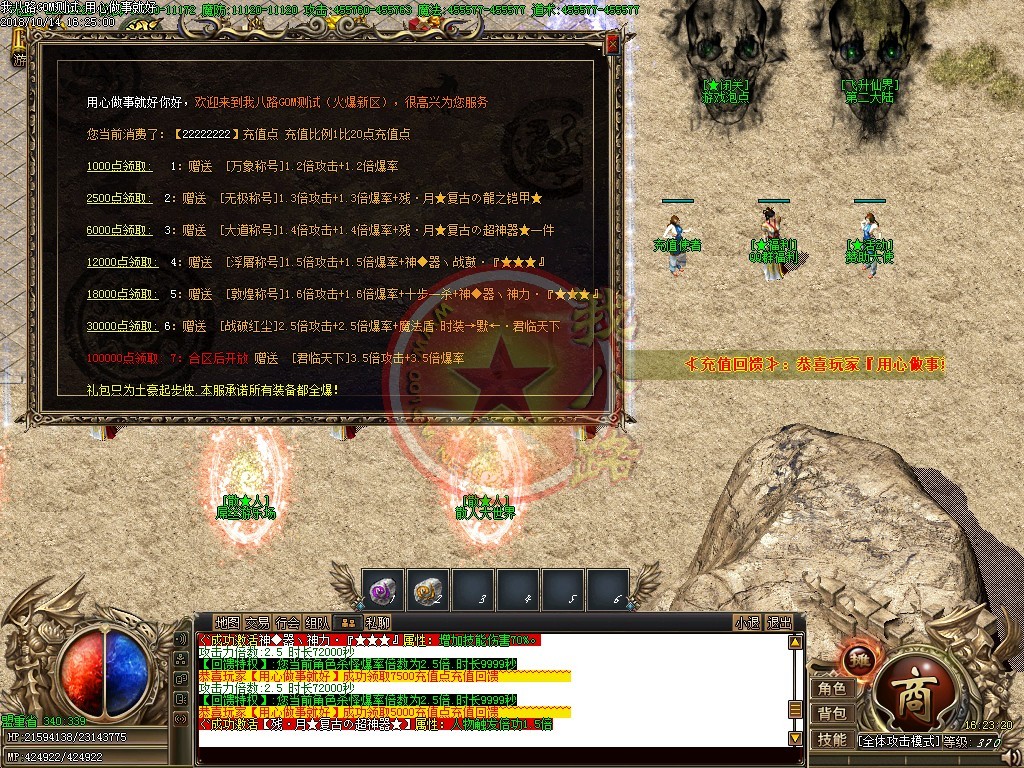Switch to the 交易 trade tab
Screen dimensions: 1024x768
coord(258,622)
